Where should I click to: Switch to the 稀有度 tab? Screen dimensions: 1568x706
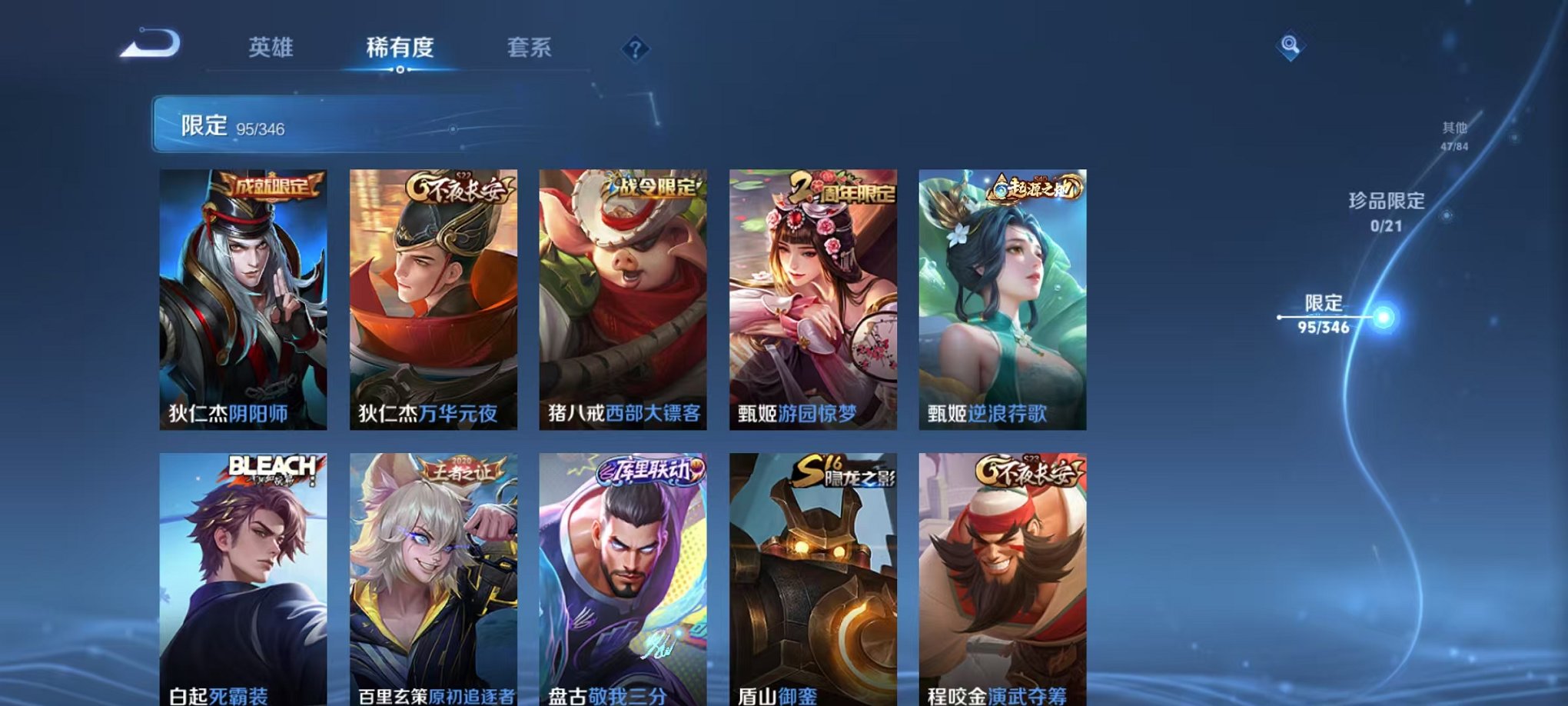(x=399, y=46)
